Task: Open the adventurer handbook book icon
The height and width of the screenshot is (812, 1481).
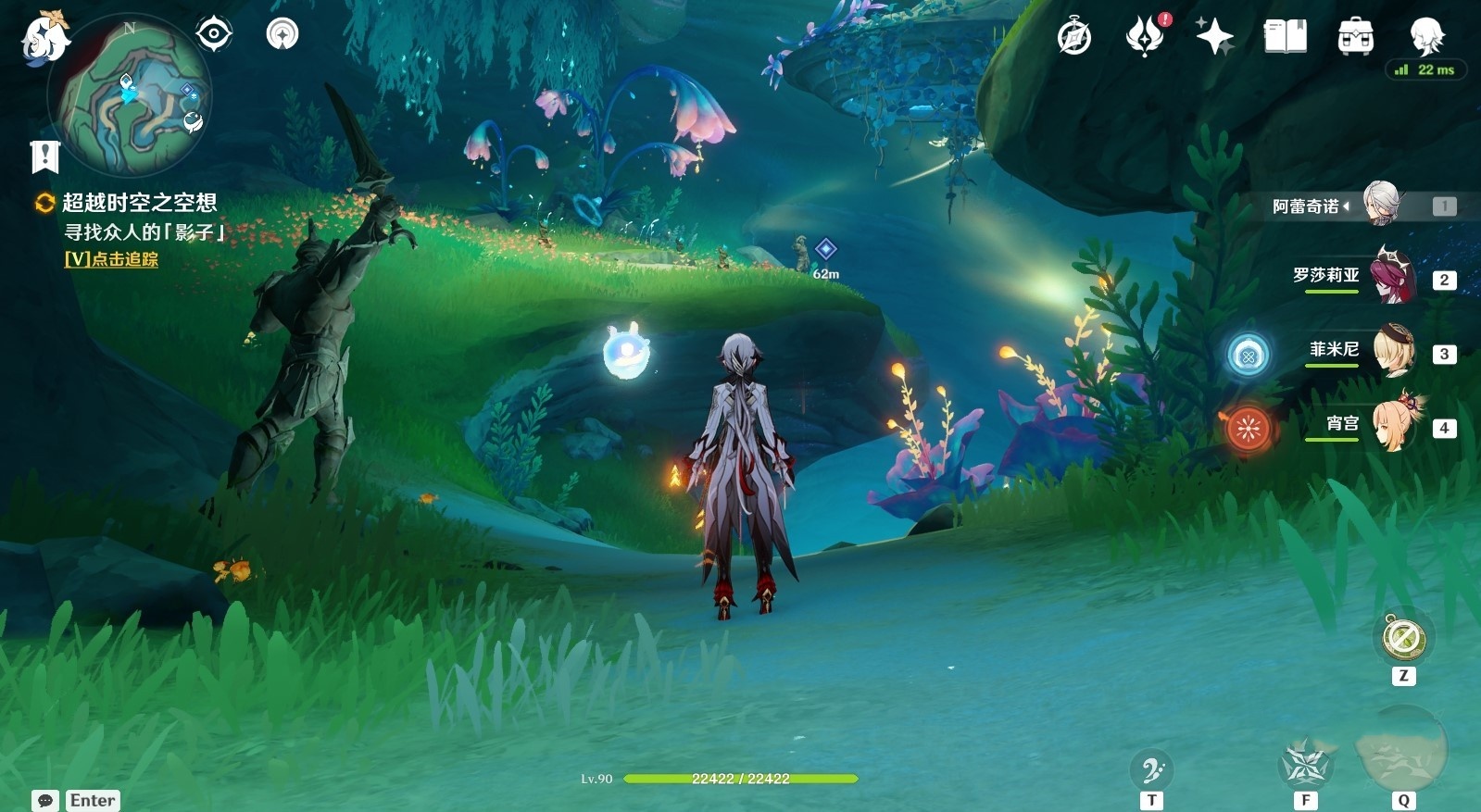Action: (1285, 37)
